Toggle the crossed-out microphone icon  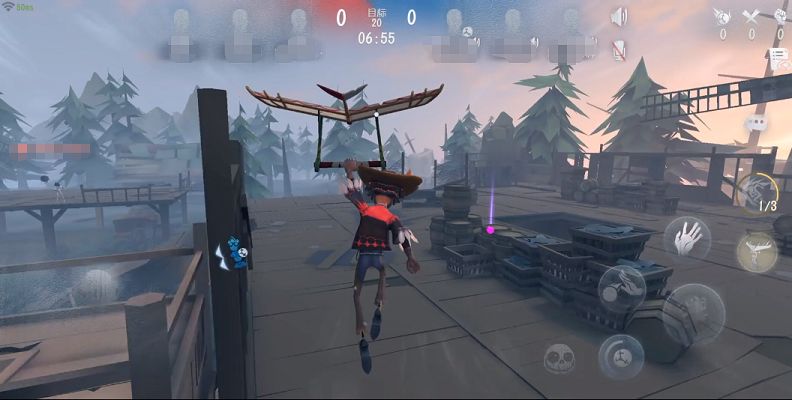(619, 47)
